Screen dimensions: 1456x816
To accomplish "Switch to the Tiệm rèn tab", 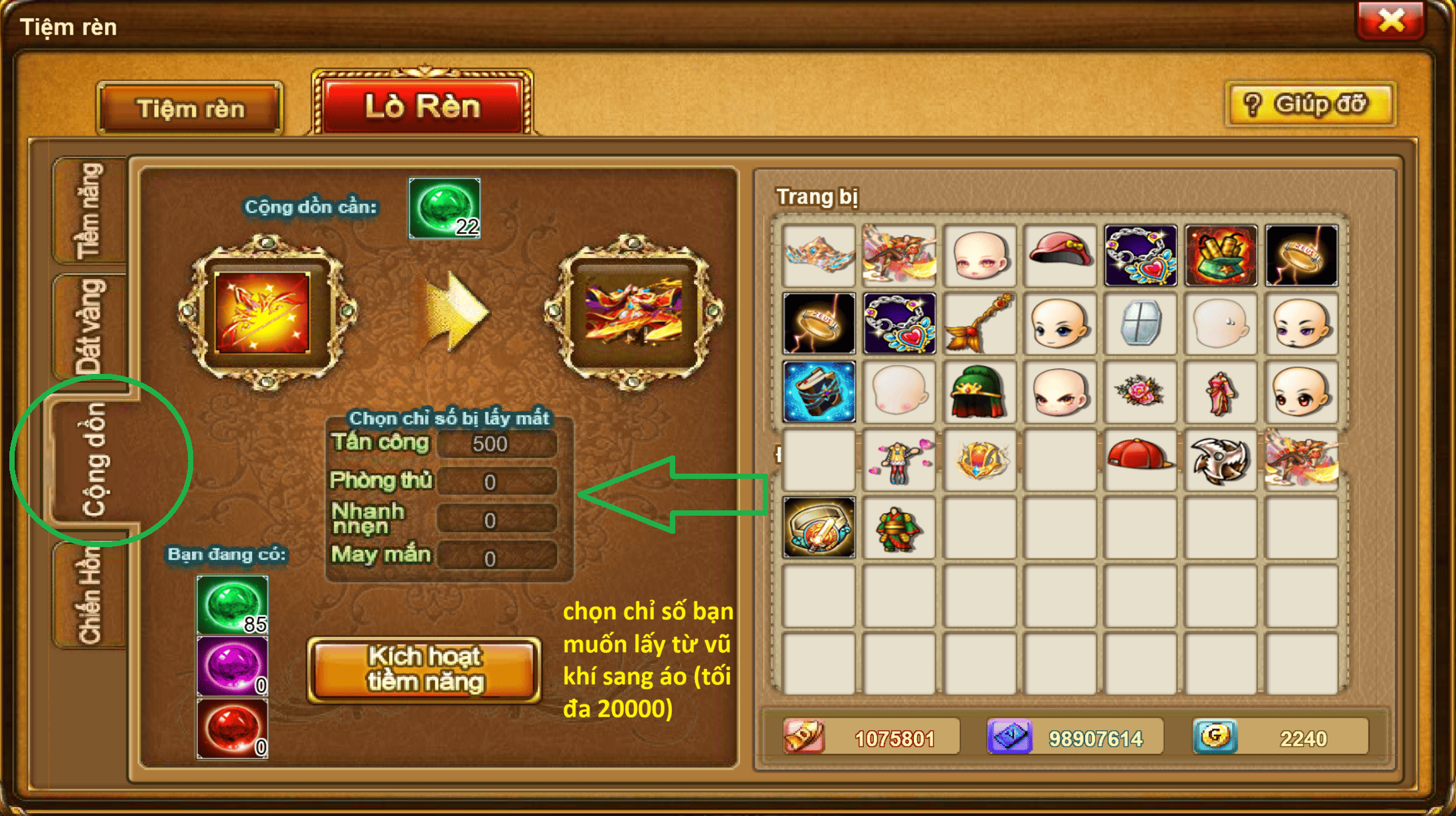I will [191, 109].
